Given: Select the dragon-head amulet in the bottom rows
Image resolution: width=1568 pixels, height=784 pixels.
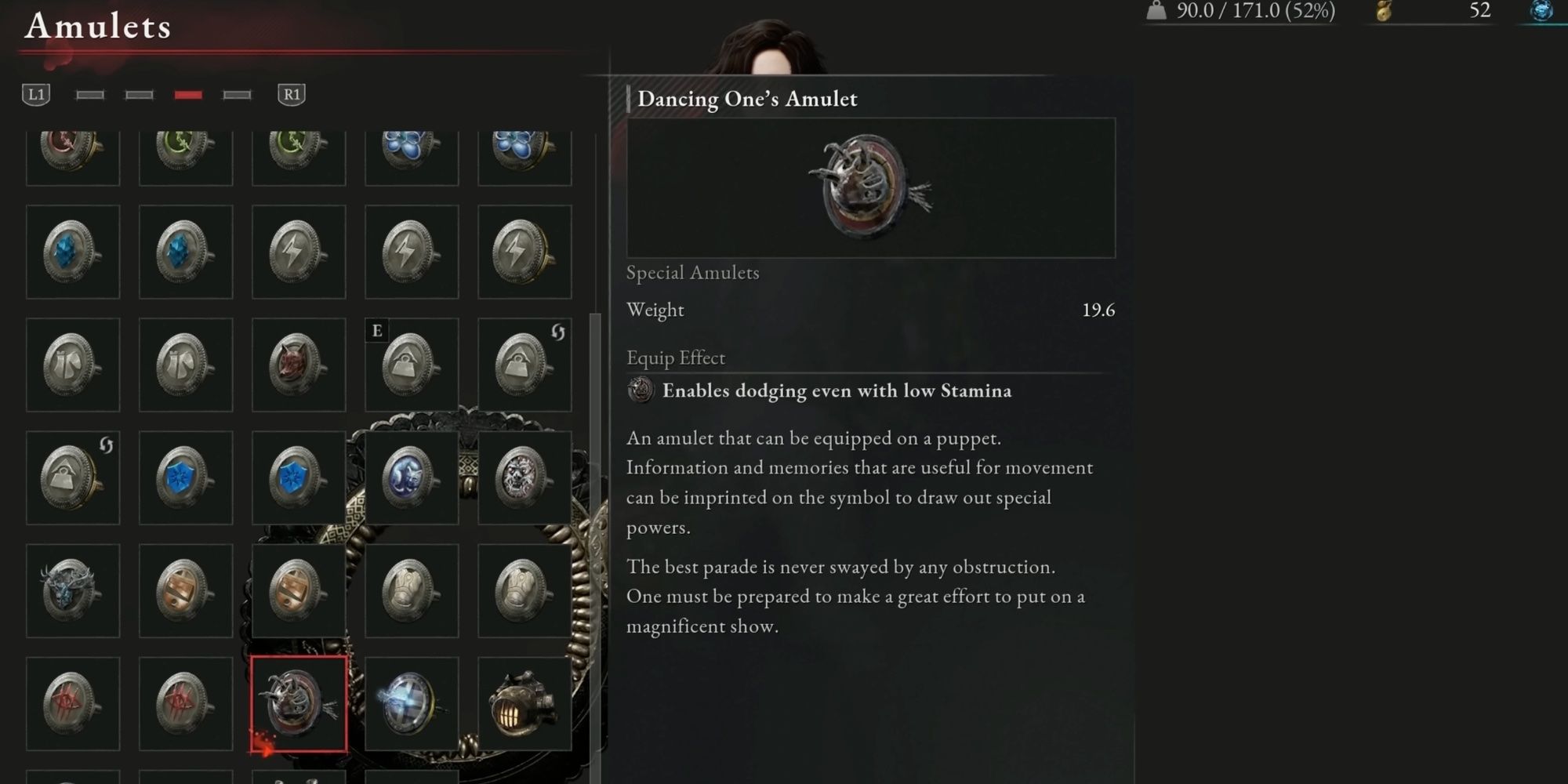Looking at the screenshot, I should coord(73,590).
